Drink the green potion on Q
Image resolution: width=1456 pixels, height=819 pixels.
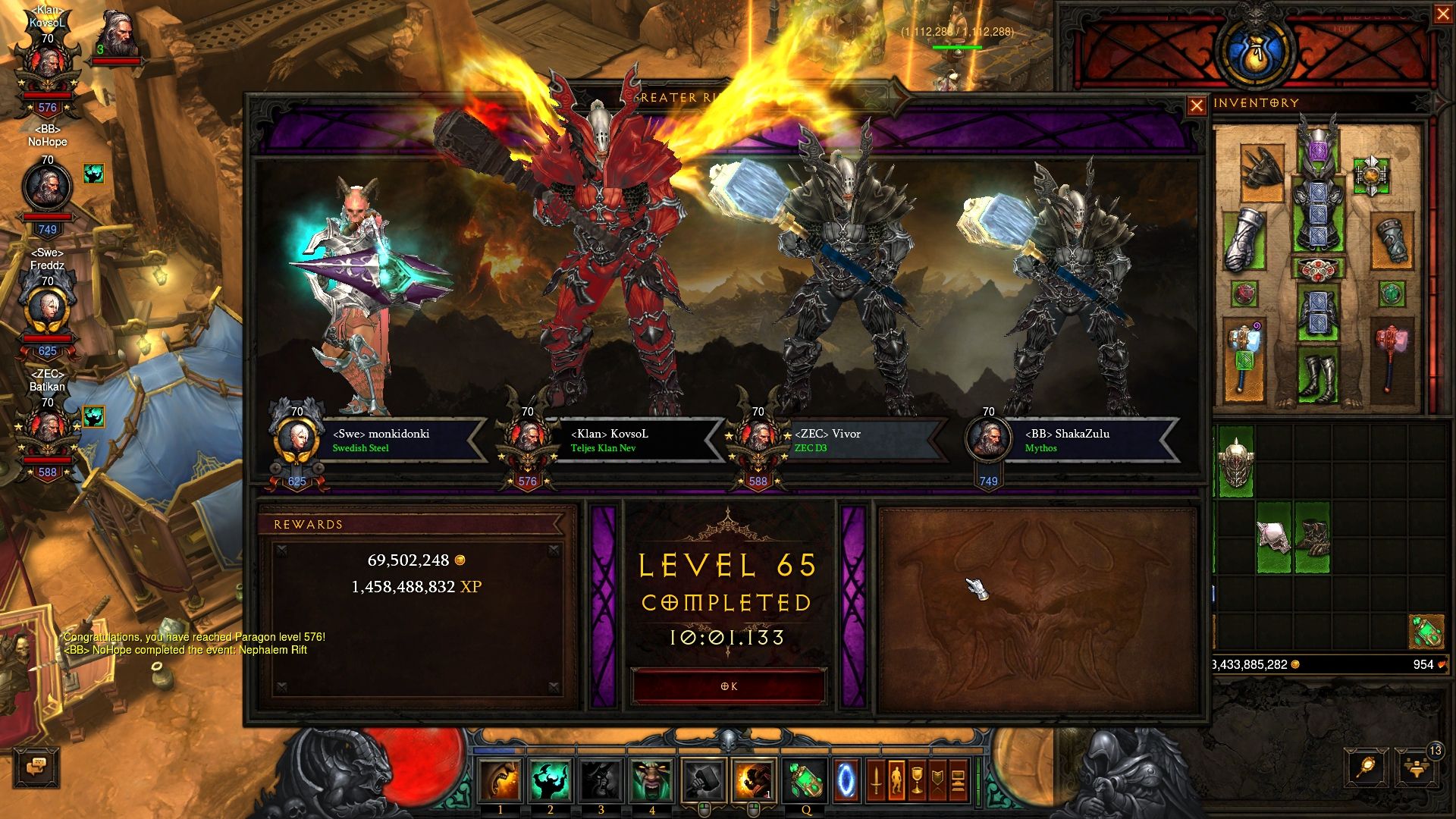tap(805, 781)
